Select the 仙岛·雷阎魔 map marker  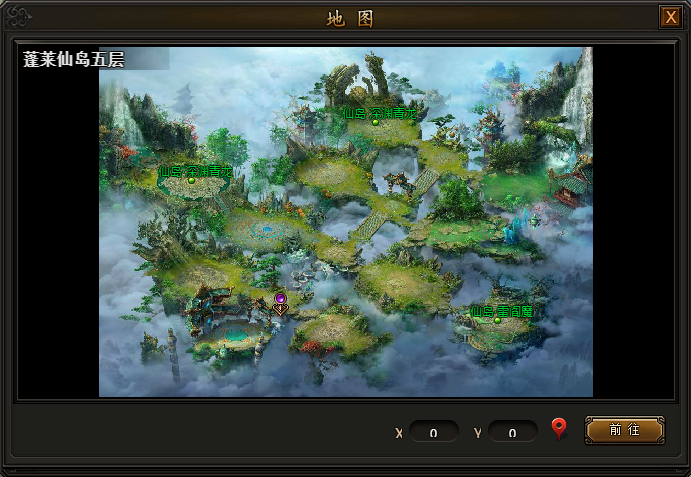(x=498, y=320)
